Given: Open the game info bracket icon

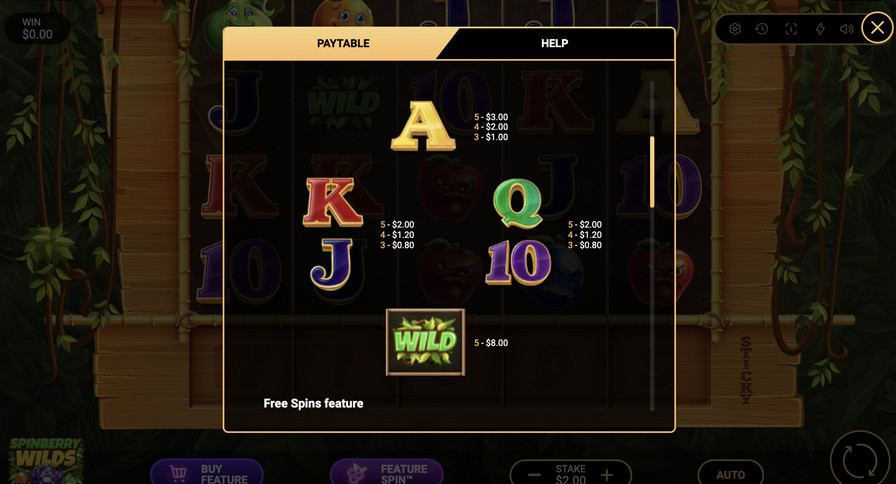Looking at the screenshot, I should [x=791, y=29].
